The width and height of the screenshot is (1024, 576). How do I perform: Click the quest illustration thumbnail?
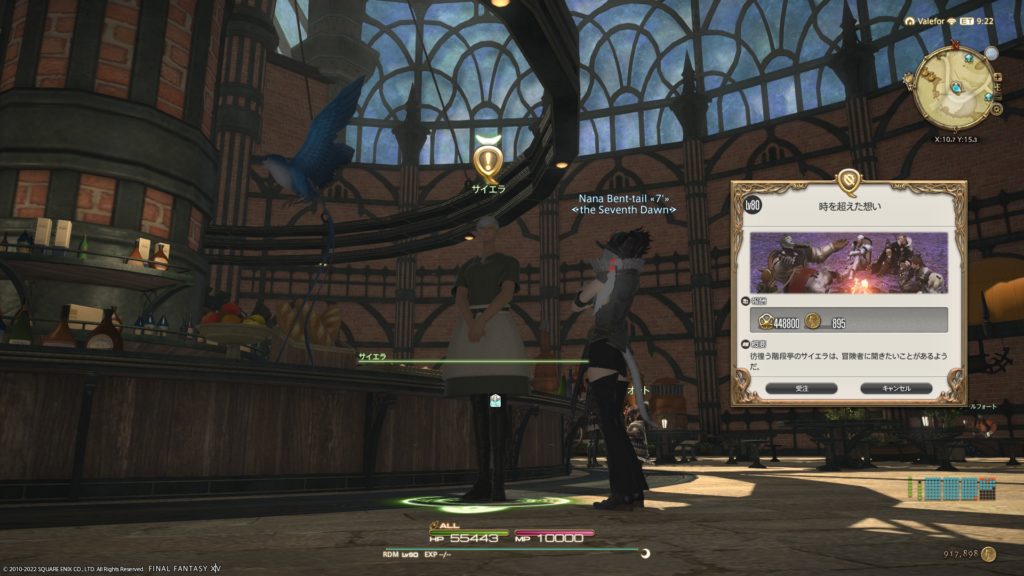848,263
